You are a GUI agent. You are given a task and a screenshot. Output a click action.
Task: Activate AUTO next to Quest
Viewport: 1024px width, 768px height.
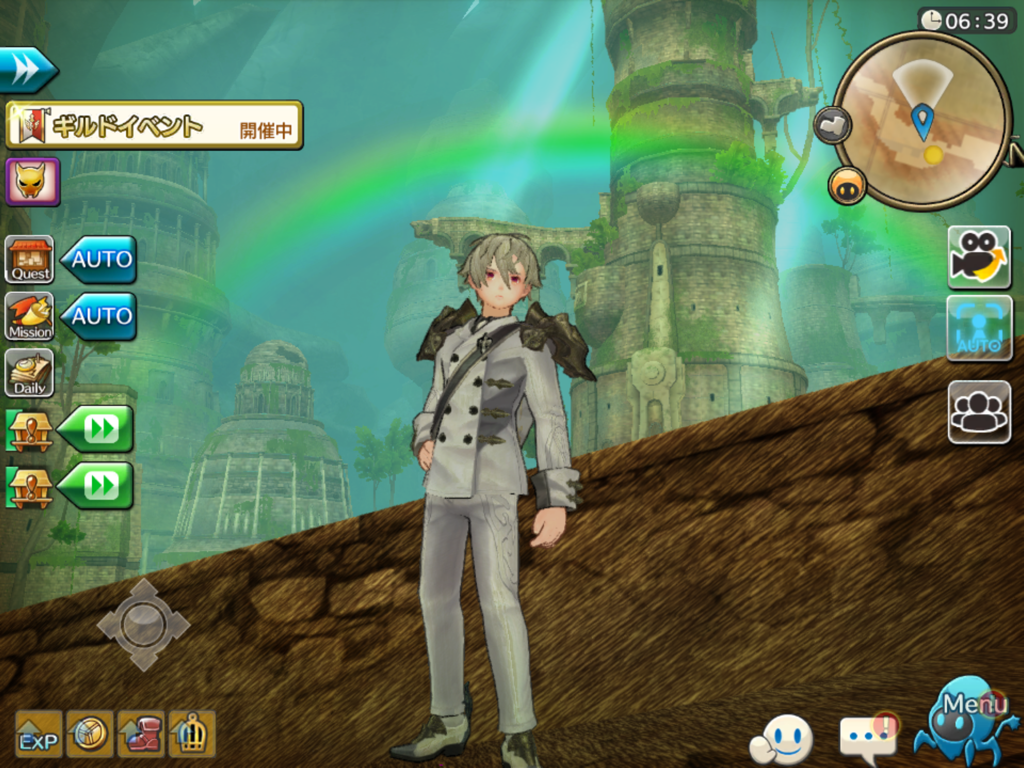tap(99, 260)
